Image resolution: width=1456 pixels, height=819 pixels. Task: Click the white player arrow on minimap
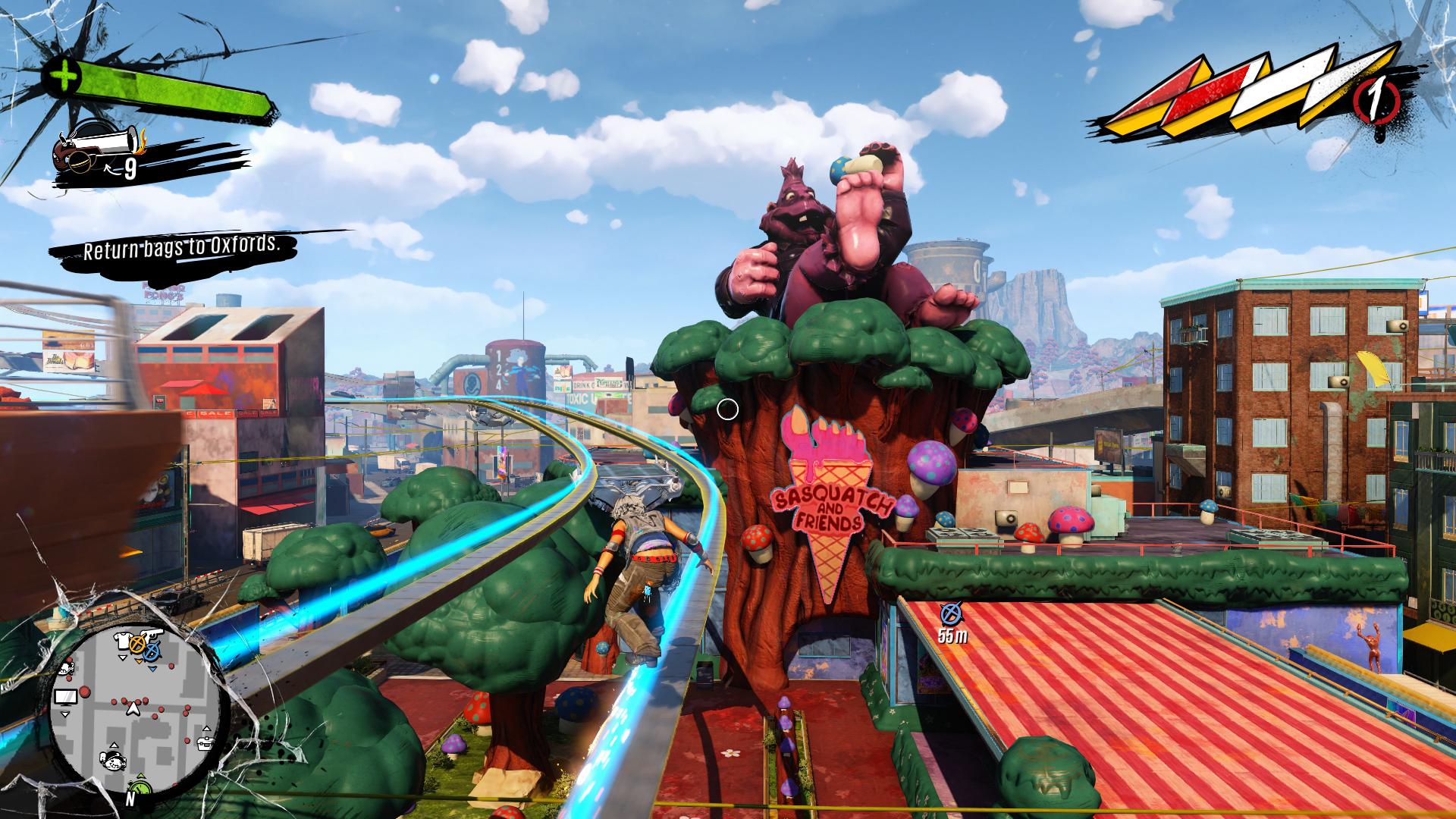pyautogui.click(x=133, y=708)
